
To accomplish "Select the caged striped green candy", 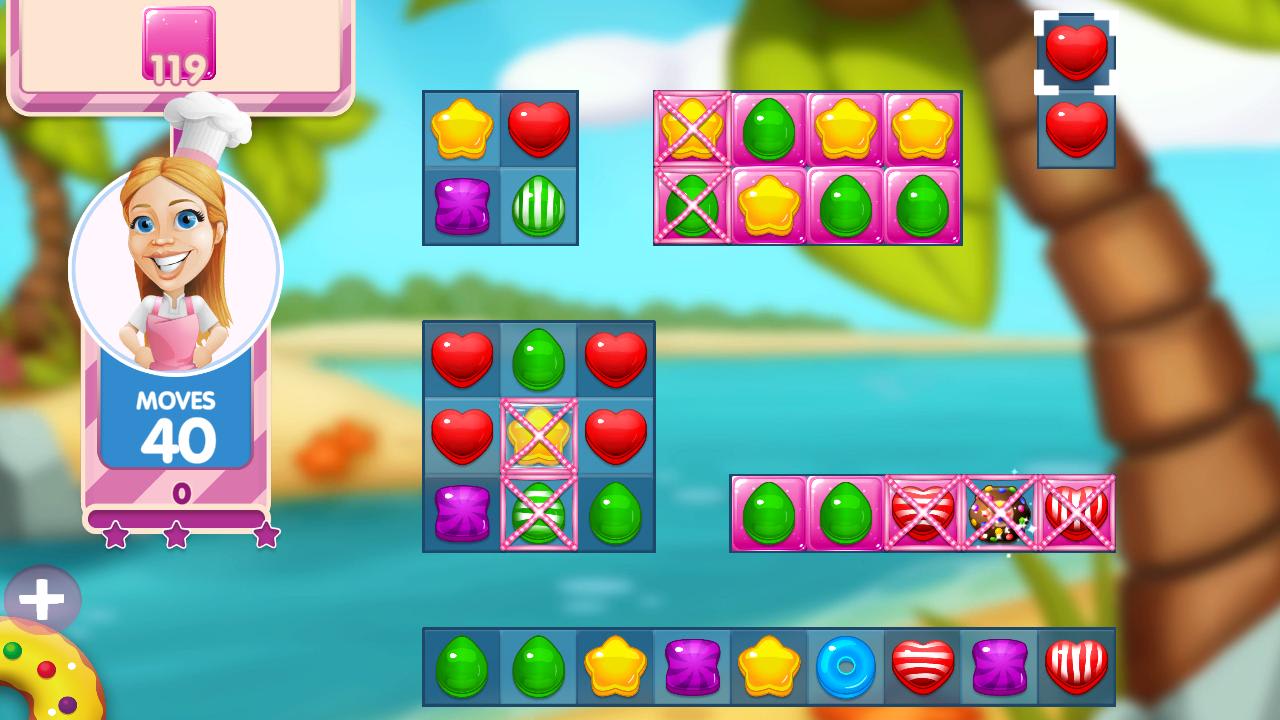I will (539, 513).
